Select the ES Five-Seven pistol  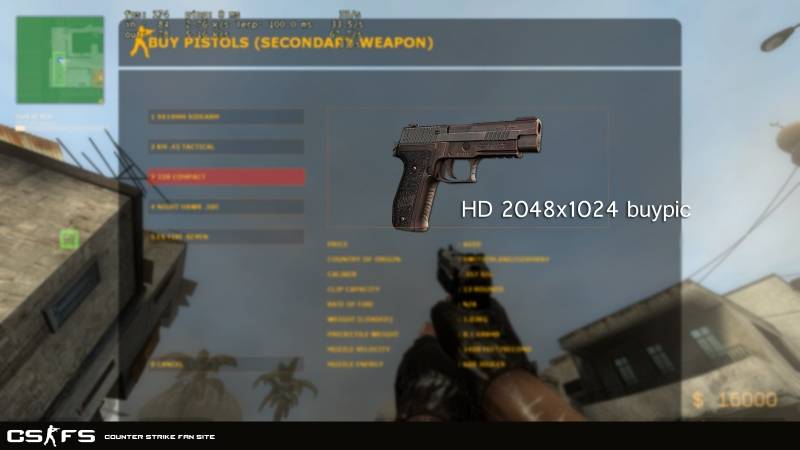pyautogui.click(x=225, y=237)
